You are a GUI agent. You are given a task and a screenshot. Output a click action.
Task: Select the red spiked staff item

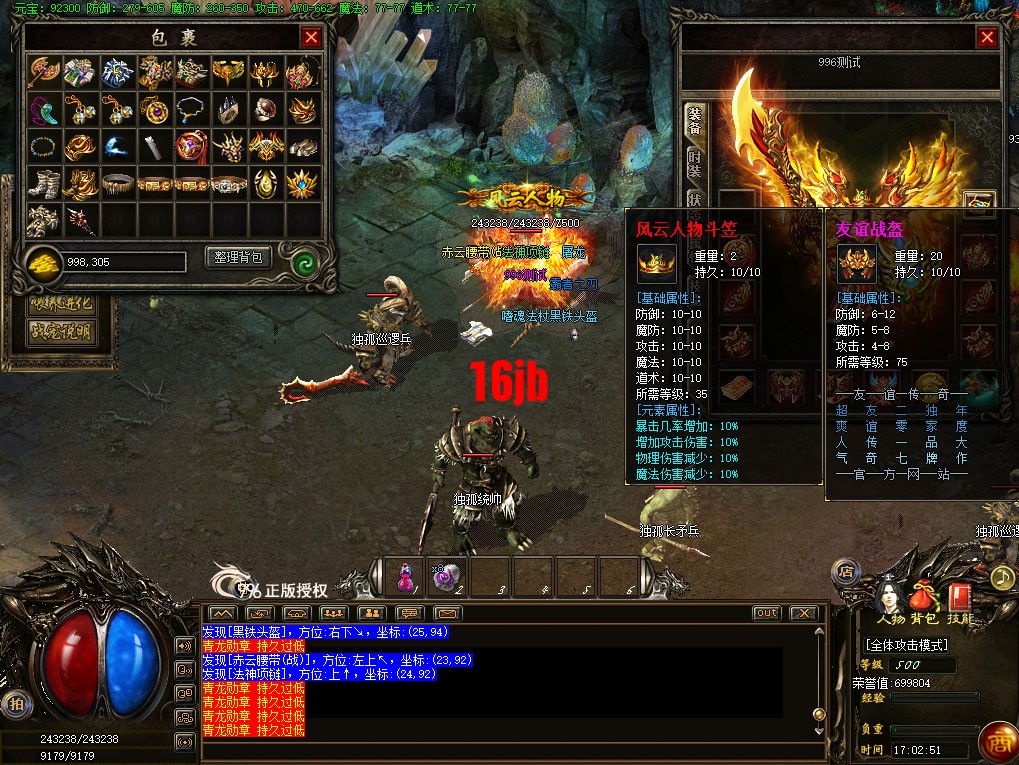coord(81,219)
